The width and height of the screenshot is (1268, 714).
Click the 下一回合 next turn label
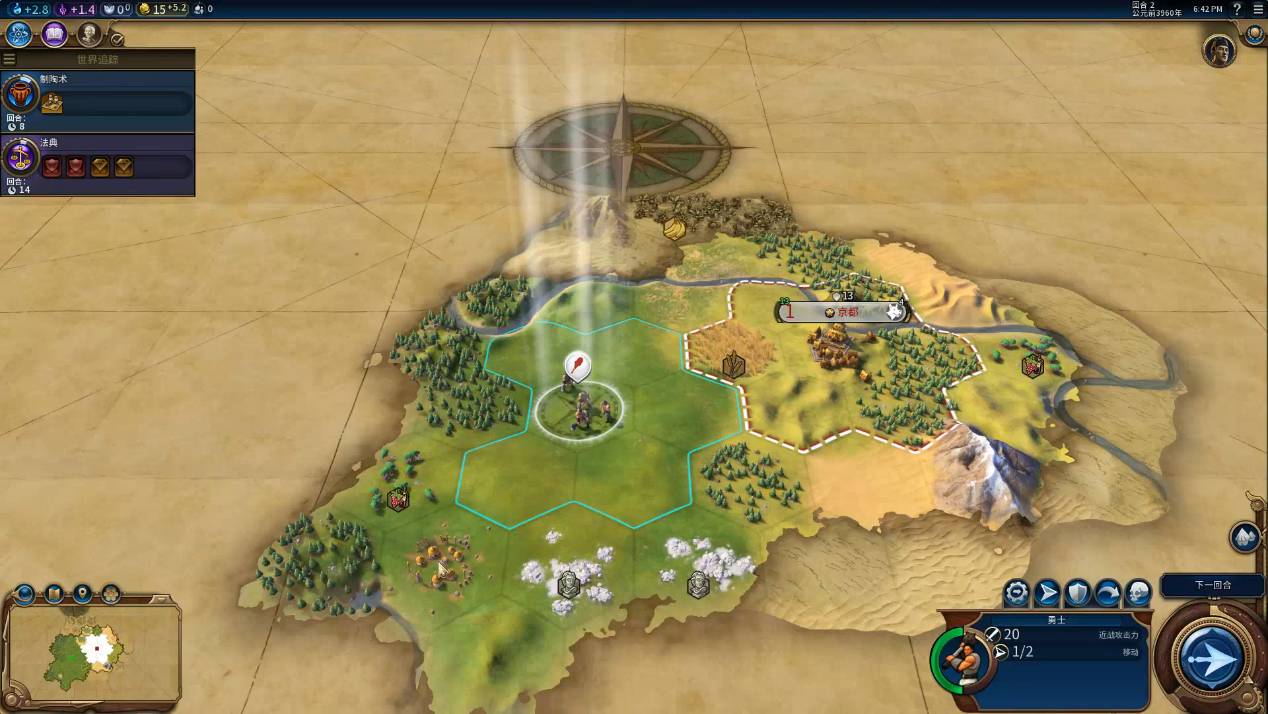click(1213, 585)
